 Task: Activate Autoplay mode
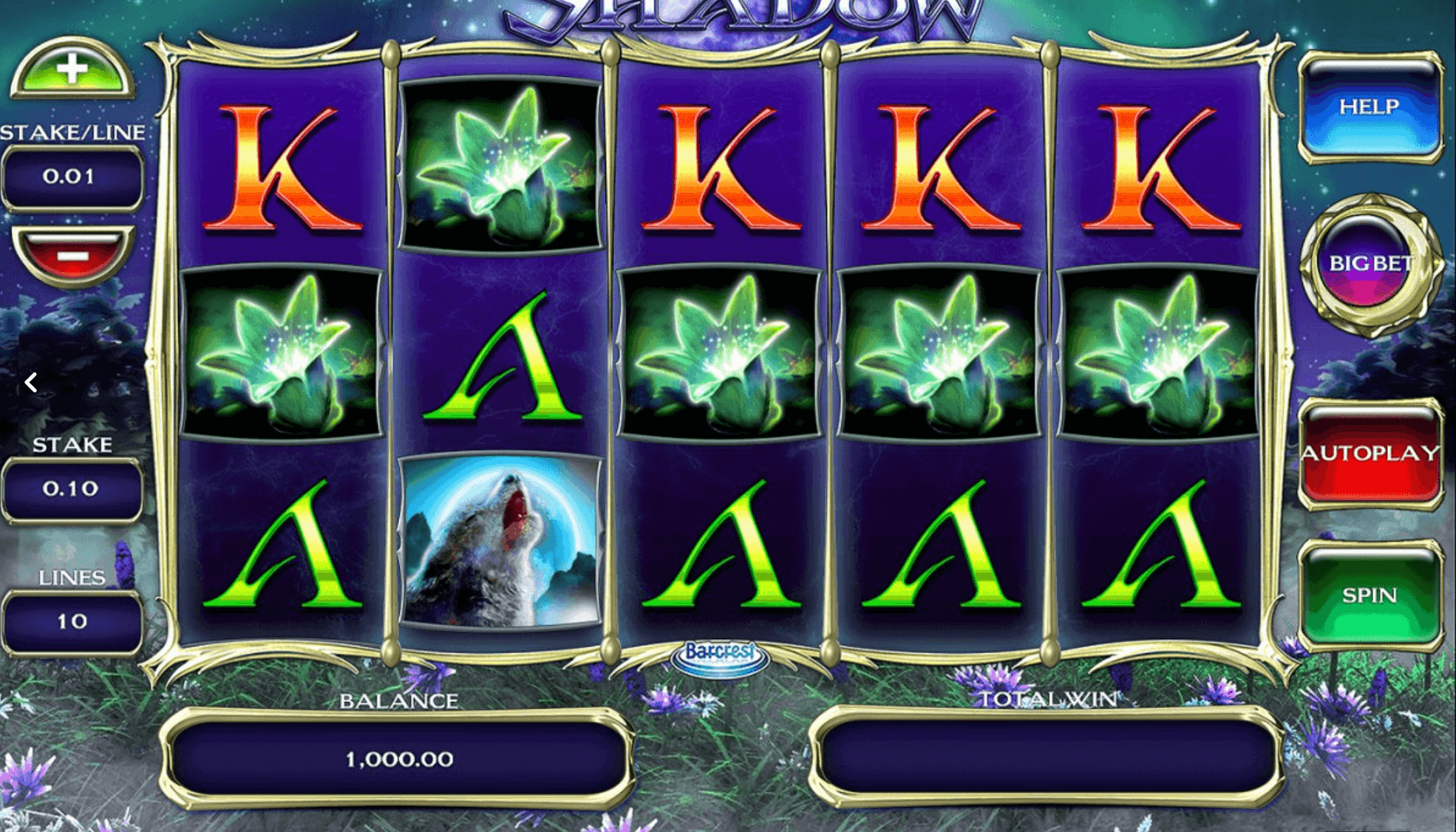pos(1371,454)
